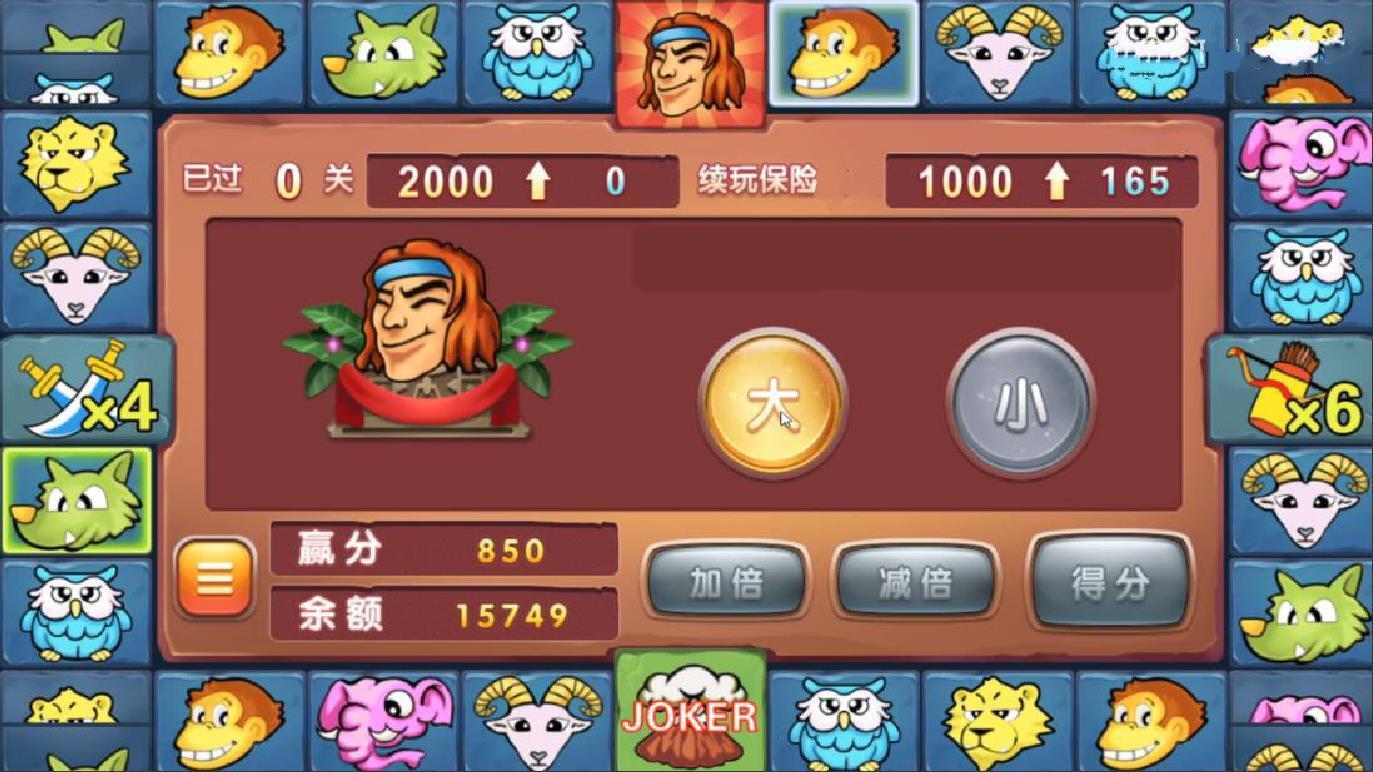Click the 续玩保险 insurance label
1373x772 pixels.
[760, 182]
